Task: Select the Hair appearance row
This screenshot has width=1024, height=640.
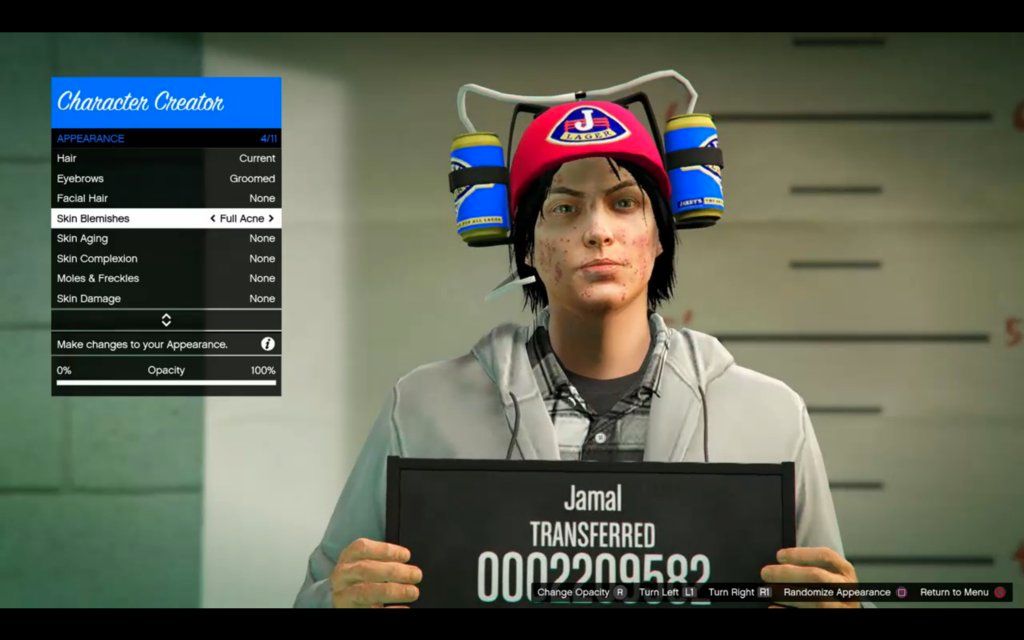Action: [x=166, y=158]
